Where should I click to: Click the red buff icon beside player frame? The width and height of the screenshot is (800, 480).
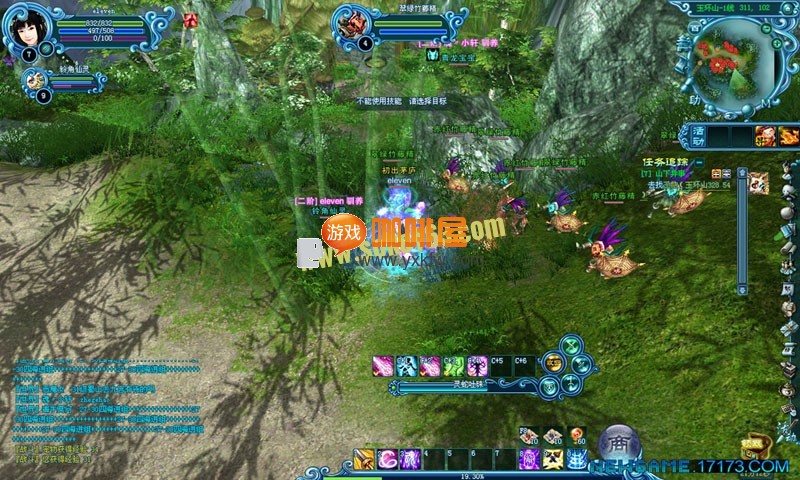[190, 20]
